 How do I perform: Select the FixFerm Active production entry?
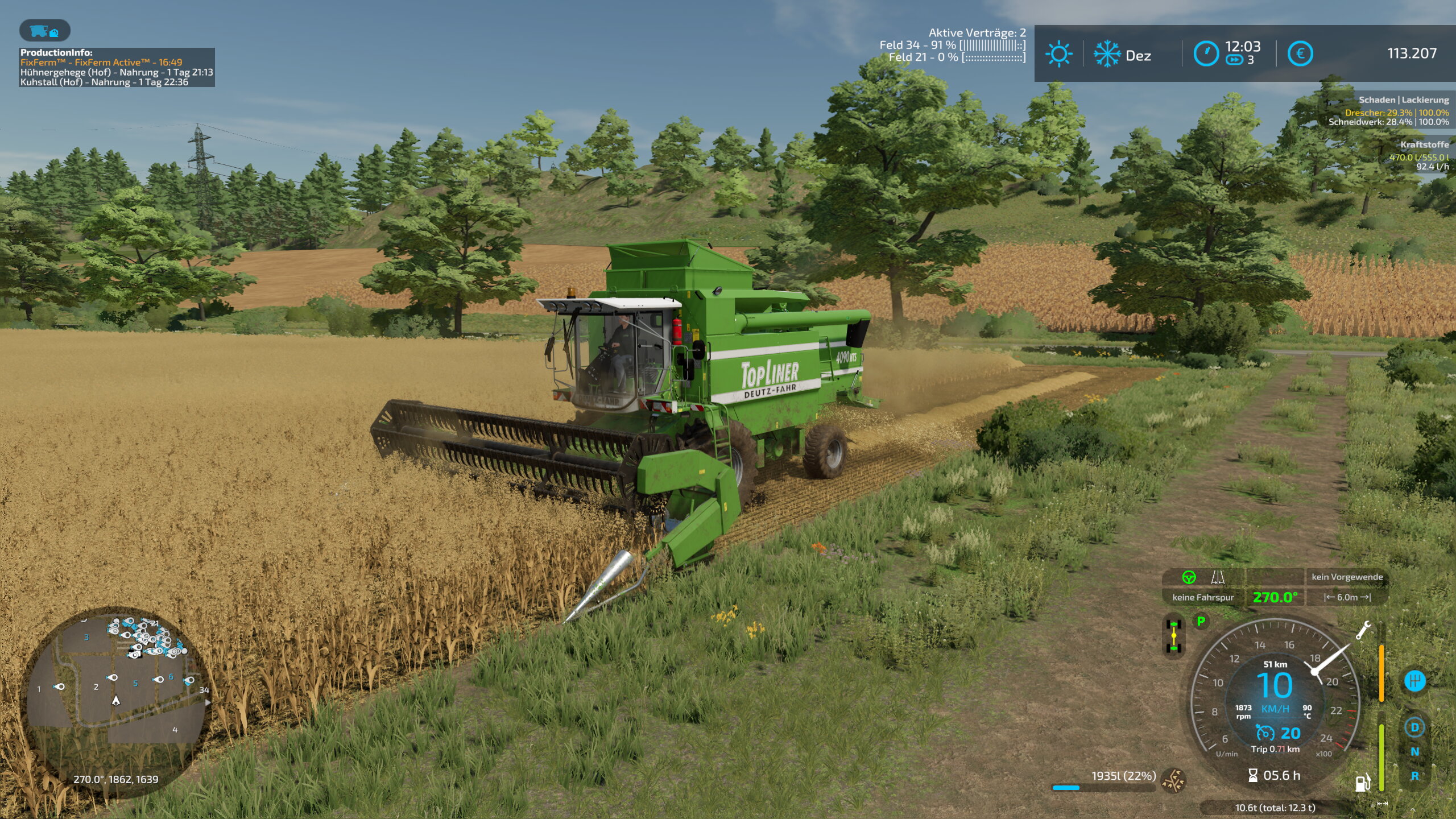pyautogui.click(x=101, y=63)
